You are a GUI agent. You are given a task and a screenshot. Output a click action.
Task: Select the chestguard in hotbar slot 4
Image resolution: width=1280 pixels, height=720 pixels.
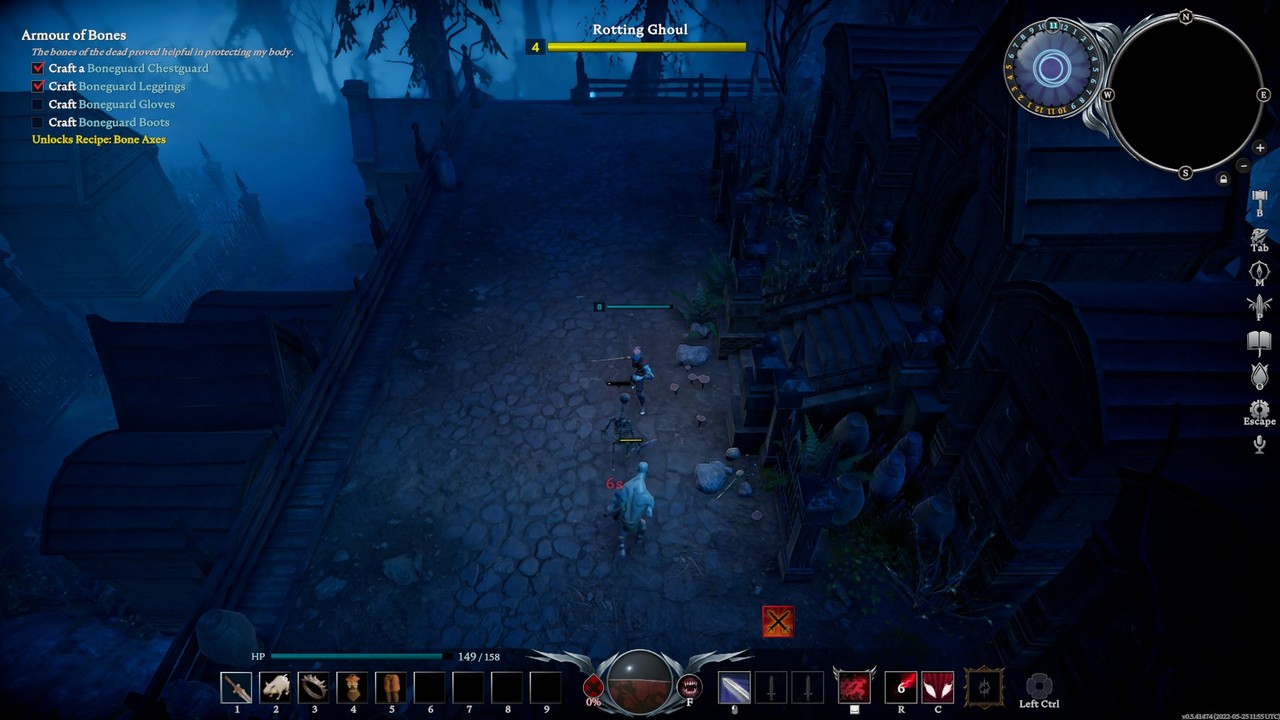point(353,687)
